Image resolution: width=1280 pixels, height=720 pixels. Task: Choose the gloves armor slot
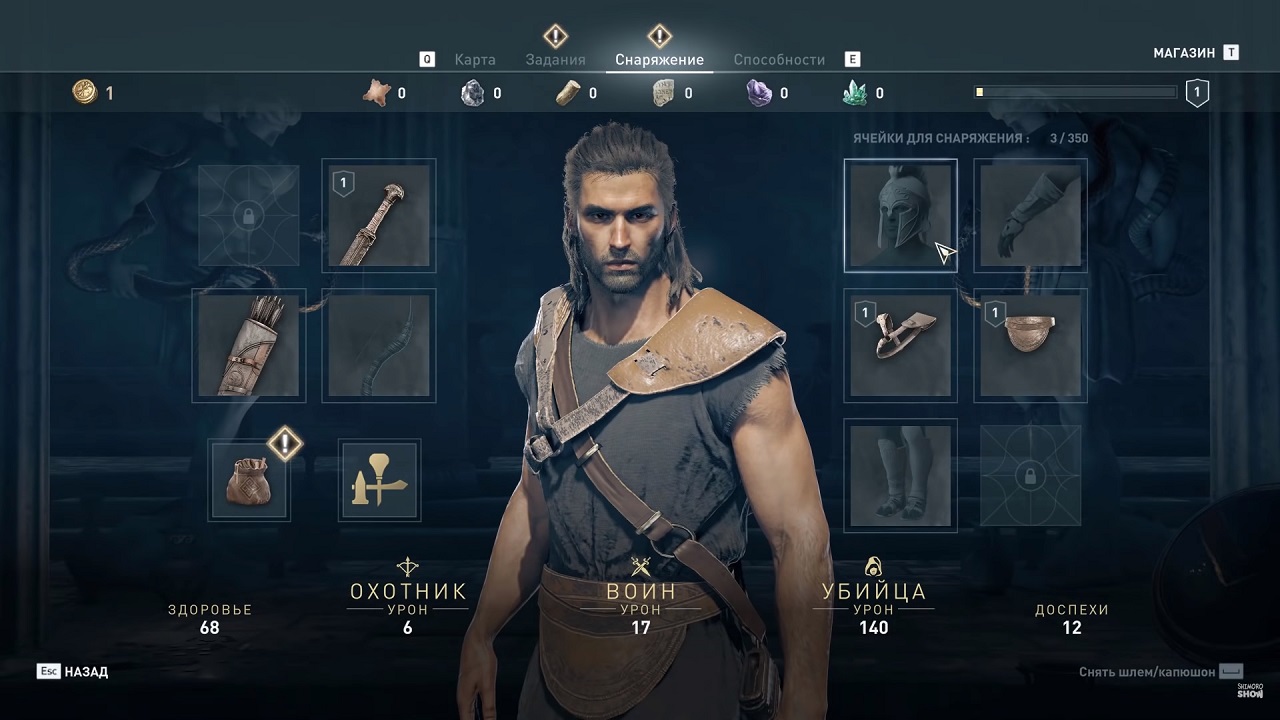coord(1030,215)
